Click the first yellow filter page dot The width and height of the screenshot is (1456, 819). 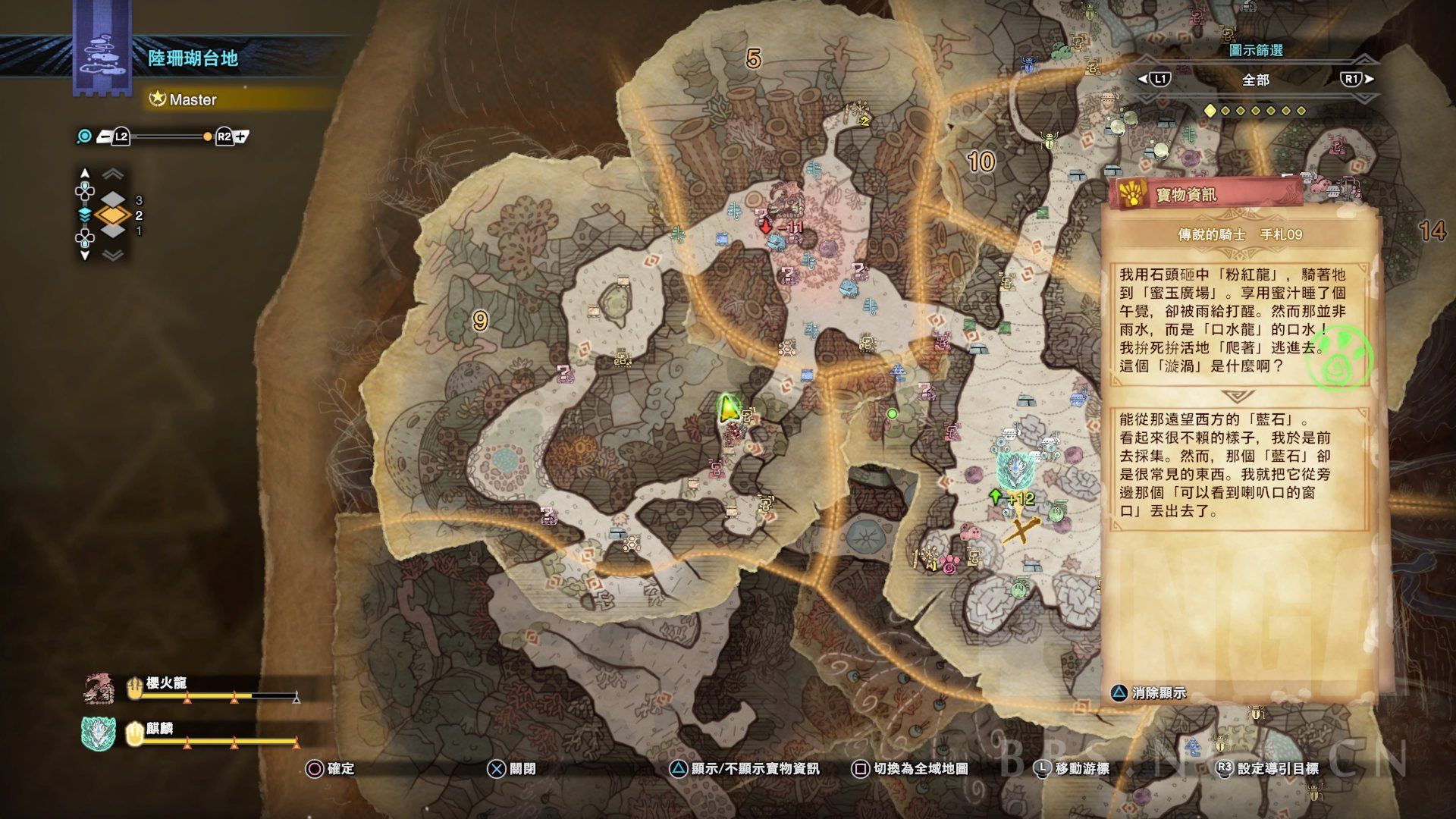click(1210, 111)
